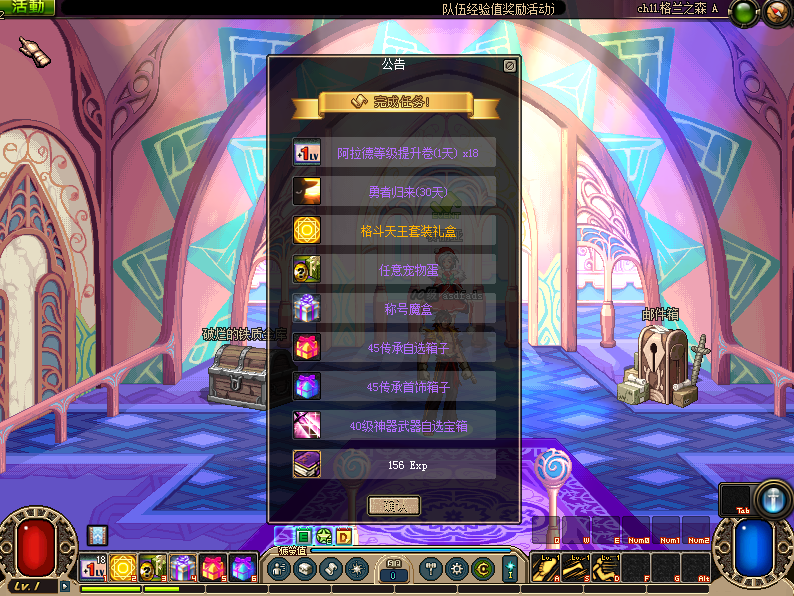Close the 公告 announcement window
The image size is (794, 596).
510,66
